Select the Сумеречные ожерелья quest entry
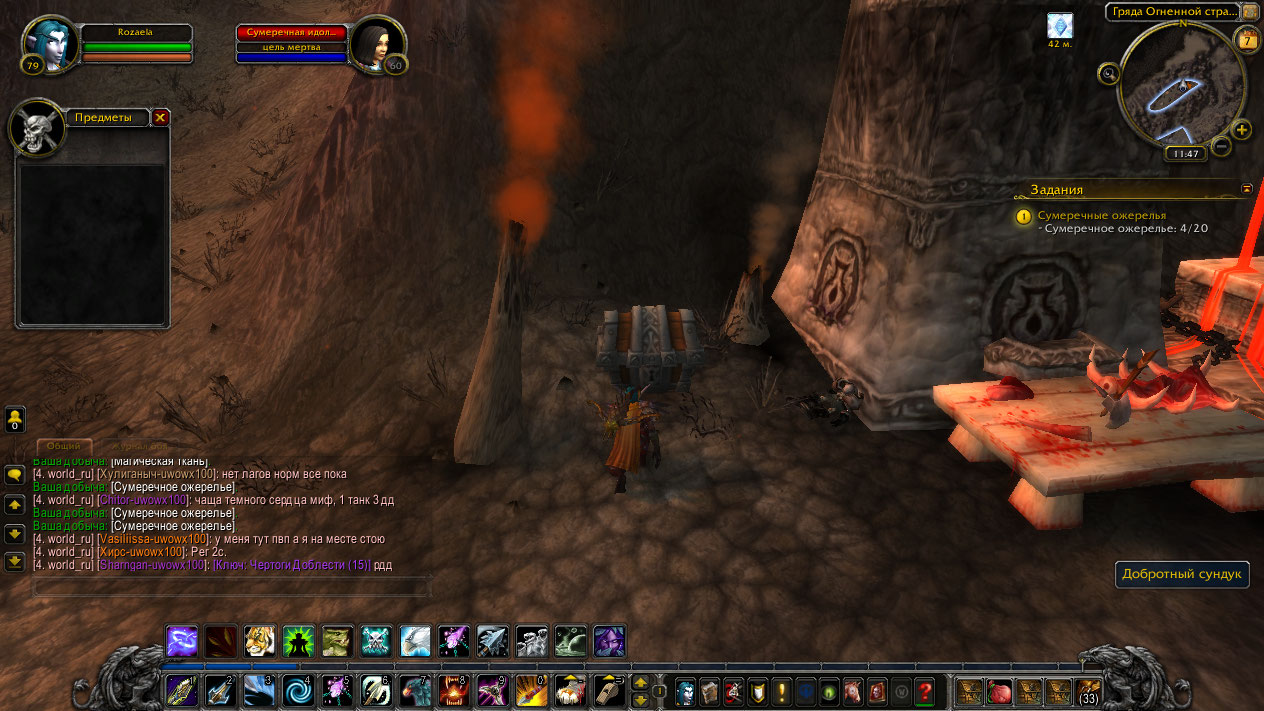Image resolution: width=1264 pixels, height=711 pixels. click(x=1101, y=215)
